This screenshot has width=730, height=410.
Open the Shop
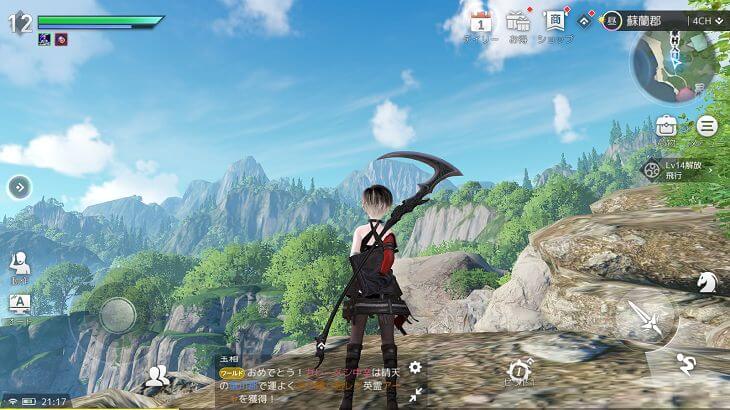554,22
